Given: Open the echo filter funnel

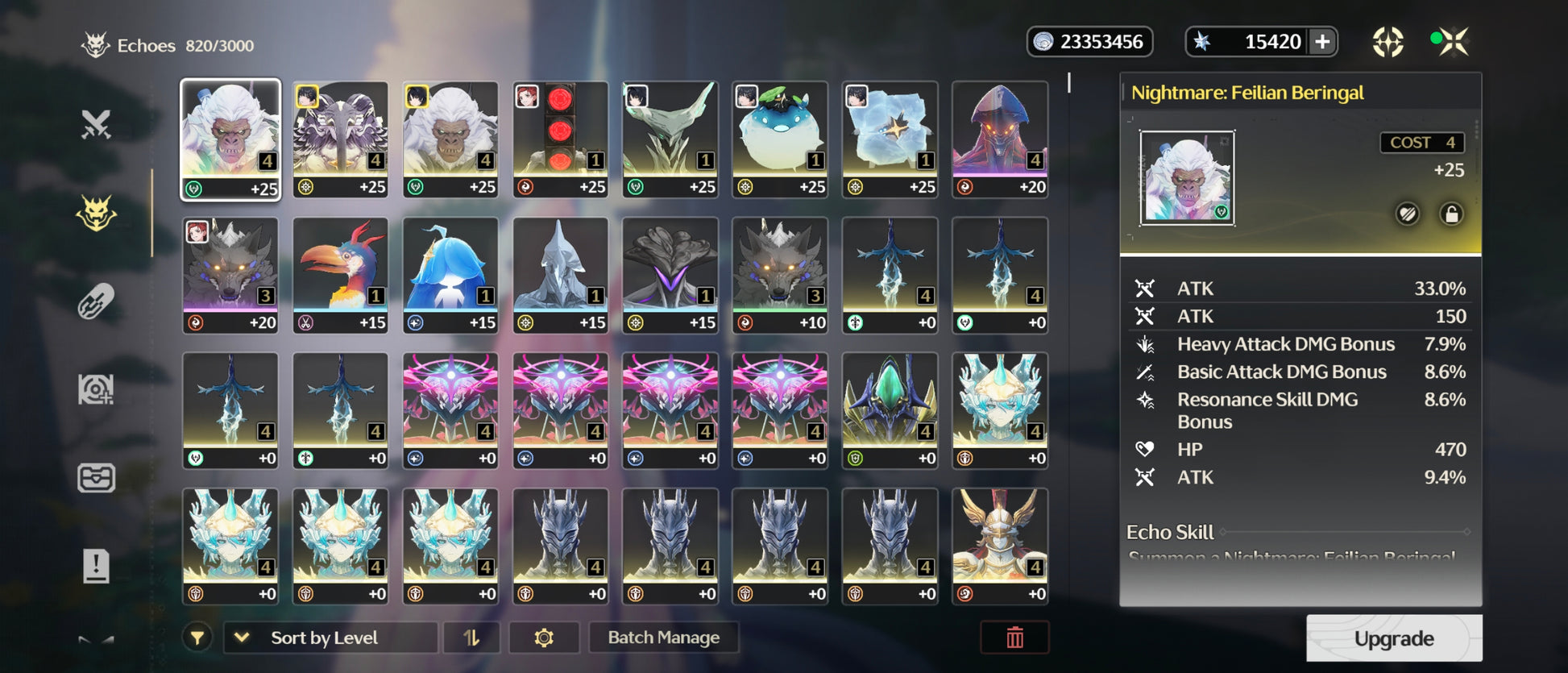Looking at the screenshot, I should (197, 638).
